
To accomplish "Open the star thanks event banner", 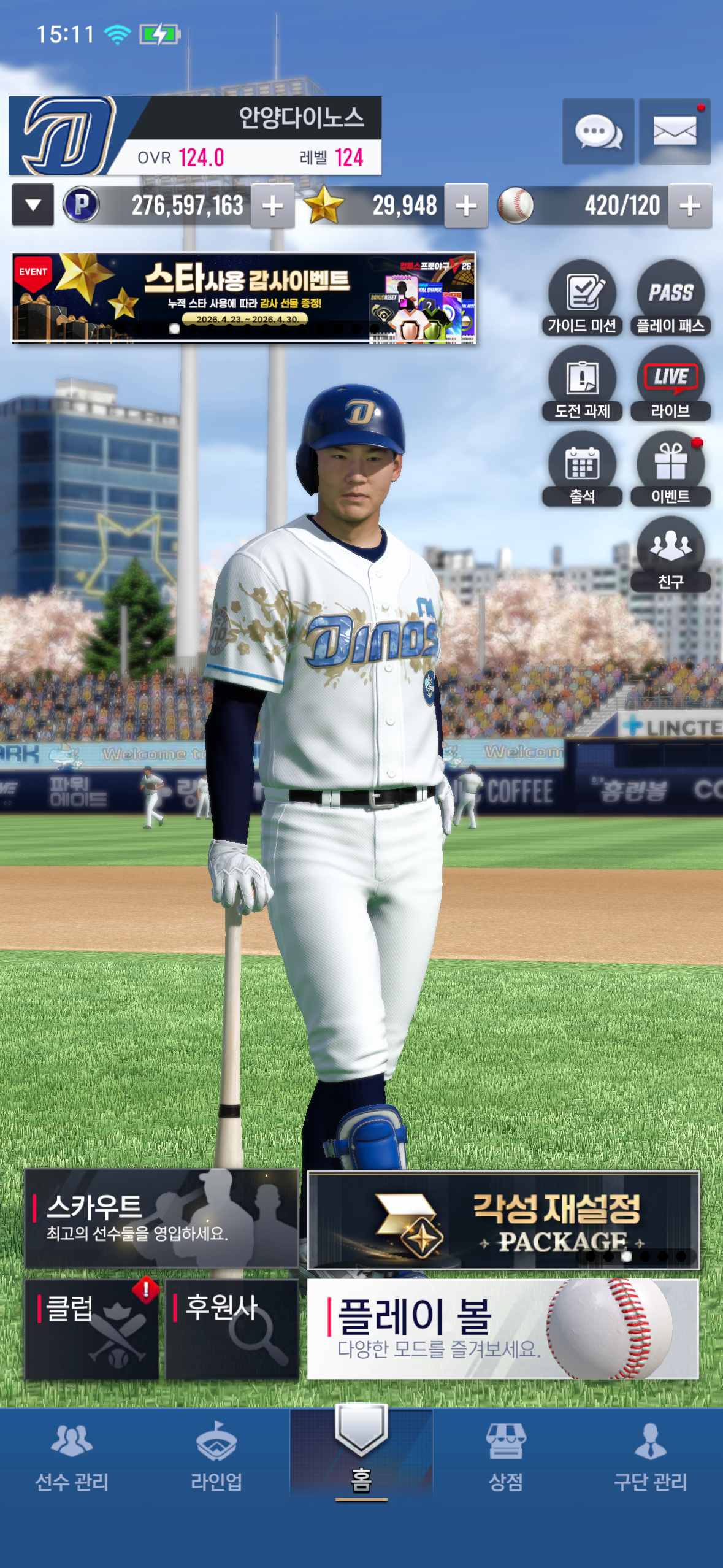I will (244, 298).
